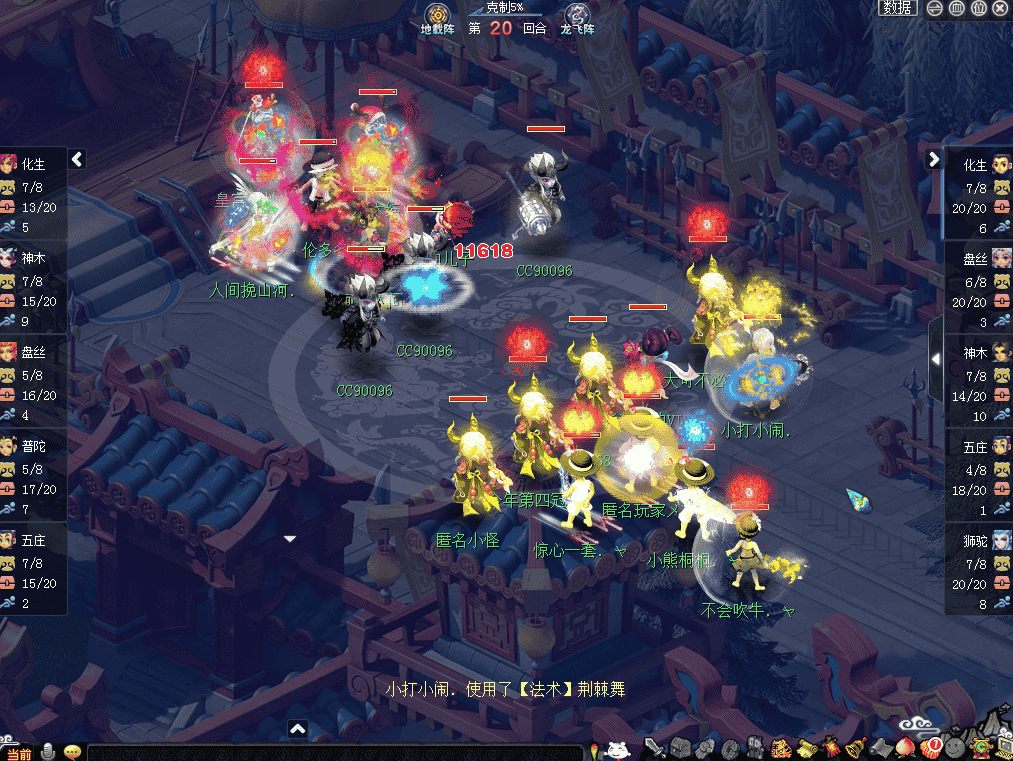The image size is (1013, 761).
Task: Click the chat text input bar
Action: coord(335,752)
